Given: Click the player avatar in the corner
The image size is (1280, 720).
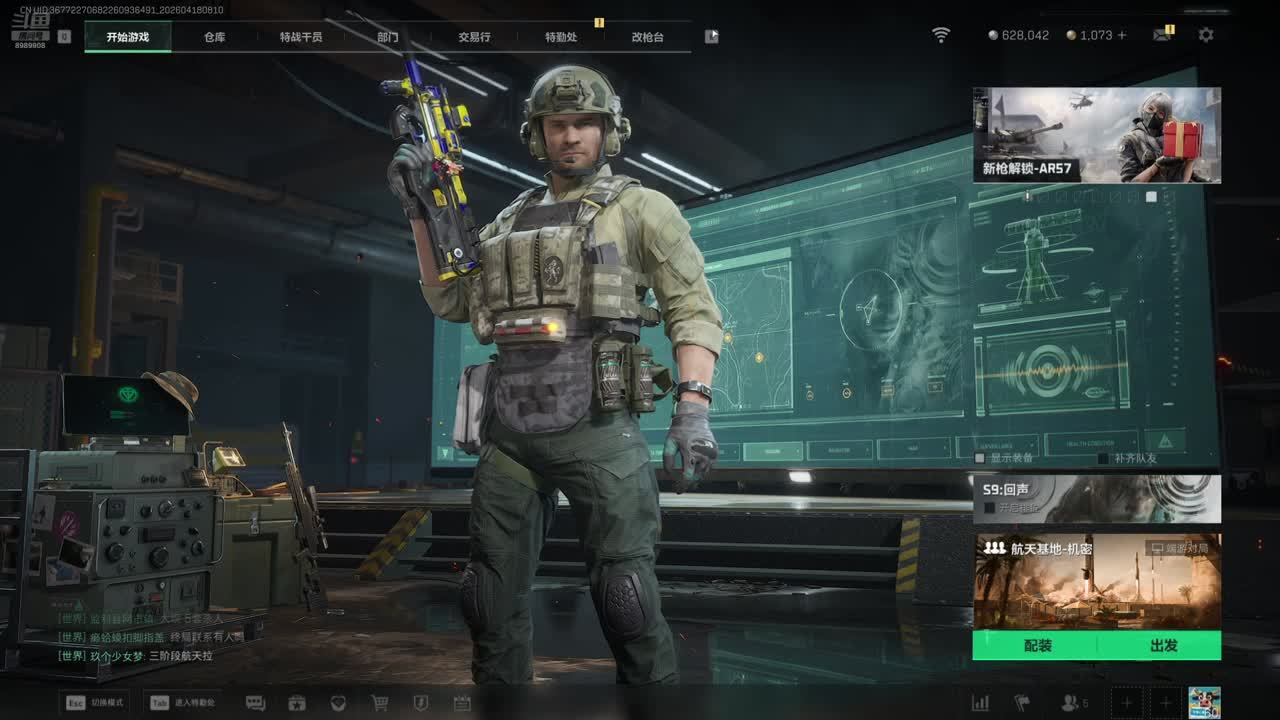Looking at the screenshot, I should 1203,702.
